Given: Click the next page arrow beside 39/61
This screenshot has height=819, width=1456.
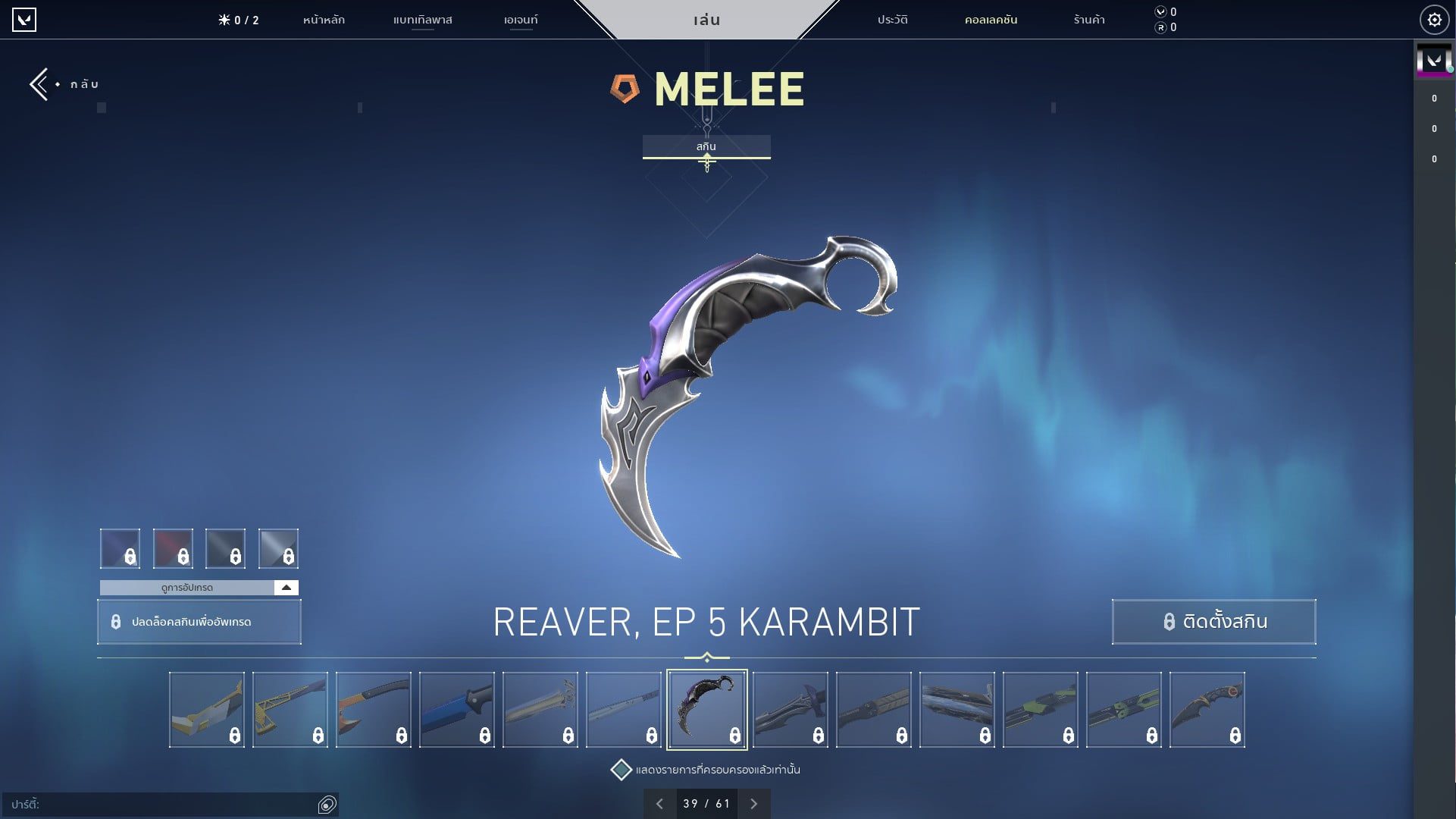Looking at the screenshot, I should [x=753, y=803].
